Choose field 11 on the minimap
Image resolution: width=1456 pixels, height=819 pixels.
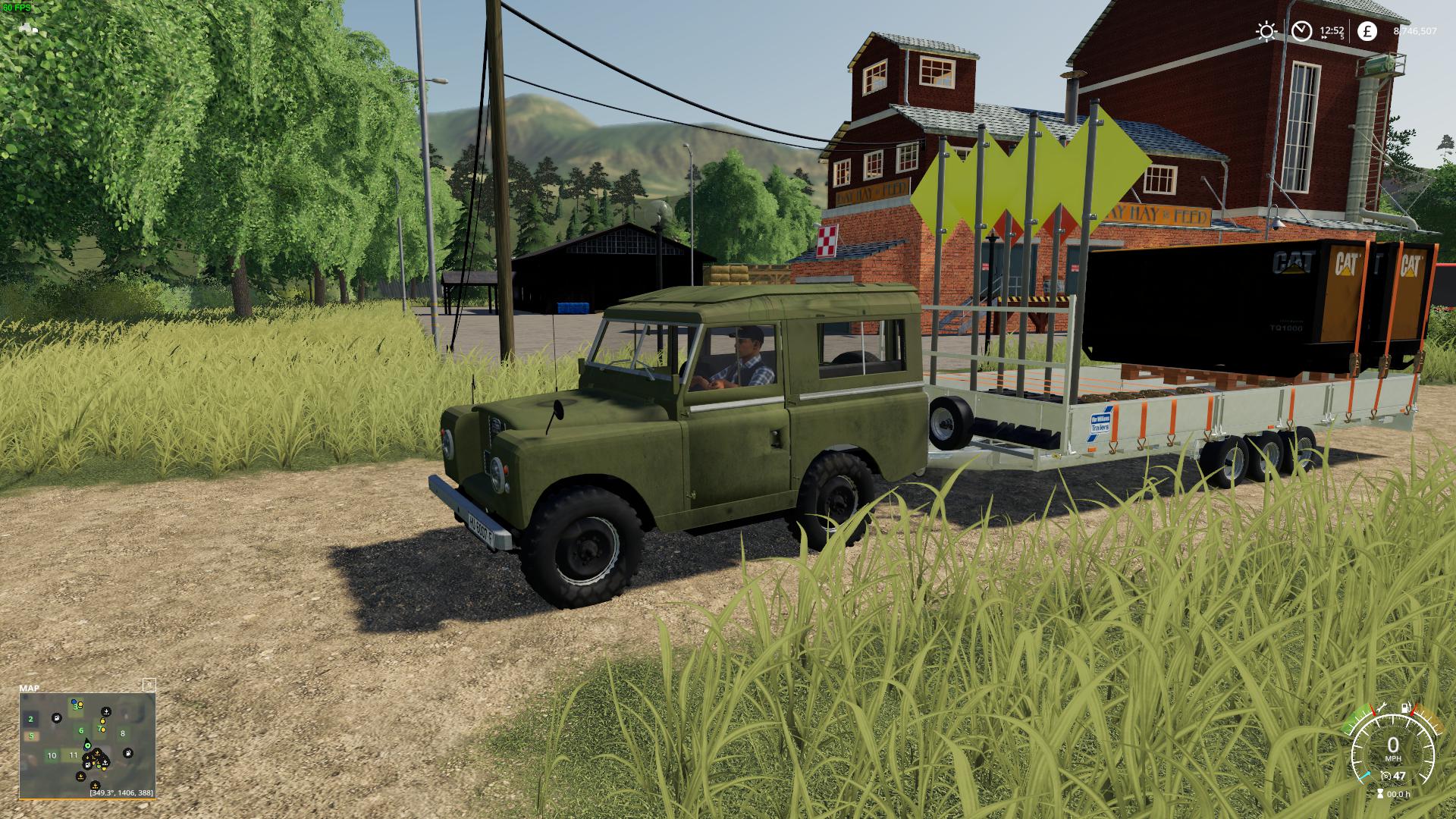[74, 755]
